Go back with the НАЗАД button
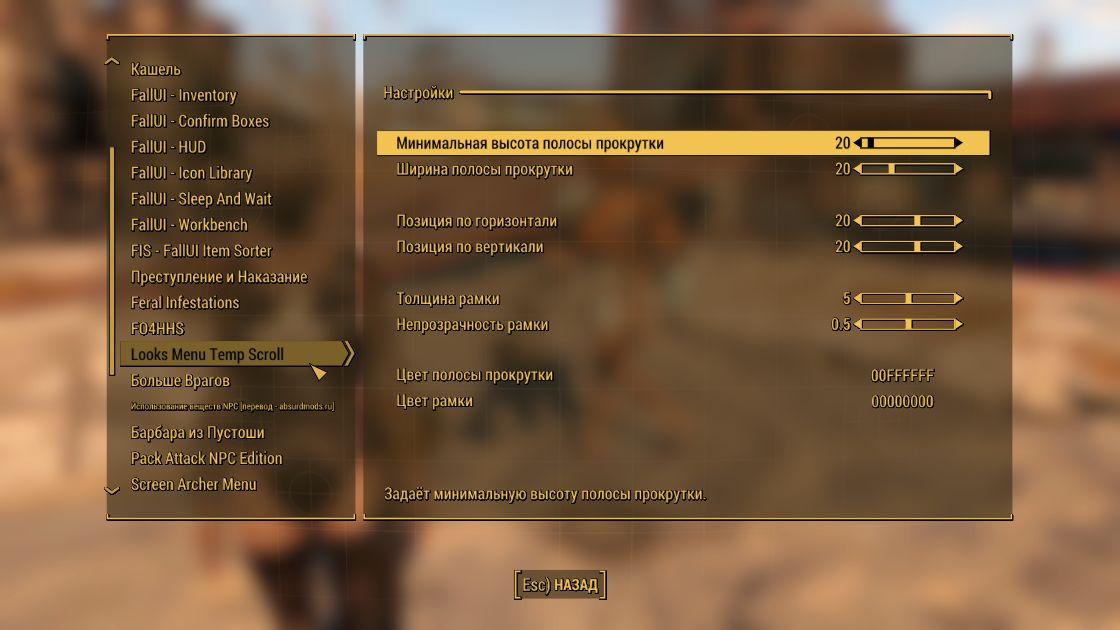 pyautogui.click(x=560, y=585)
